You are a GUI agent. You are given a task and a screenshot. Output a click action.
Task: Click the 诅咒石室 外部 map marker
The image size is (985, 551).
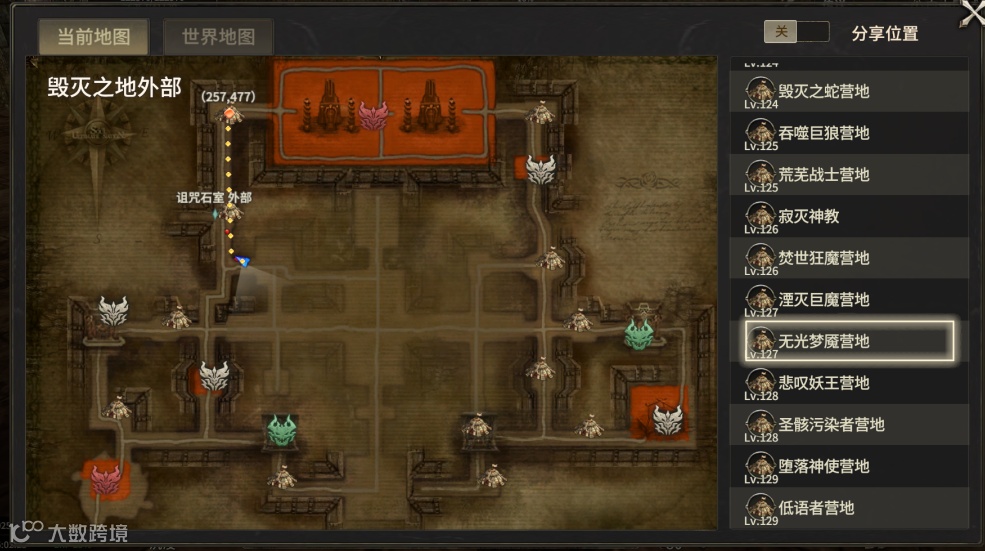click(x=232, y=212)
